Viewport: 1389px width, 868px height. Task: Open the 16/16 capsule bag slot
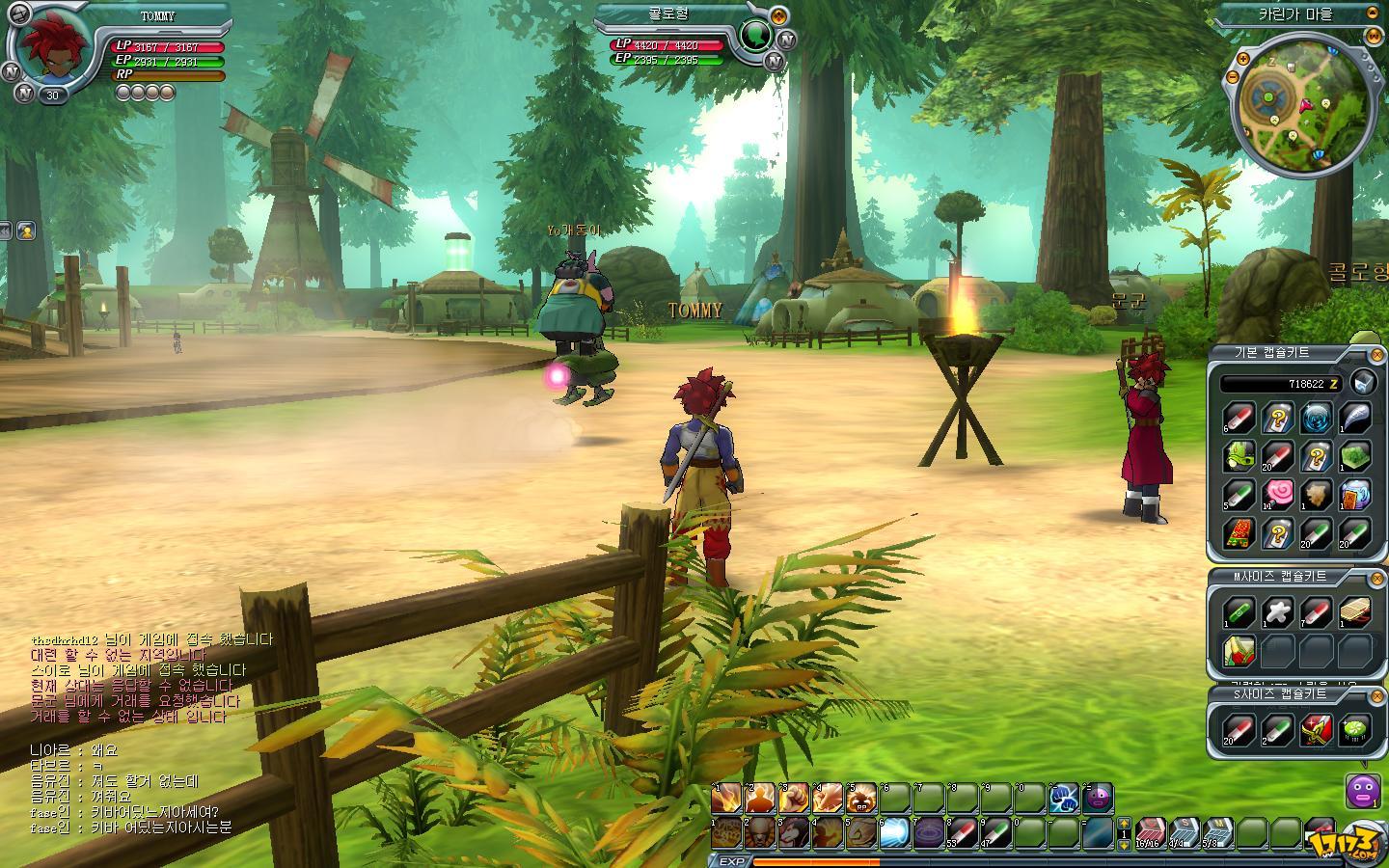1151,831
